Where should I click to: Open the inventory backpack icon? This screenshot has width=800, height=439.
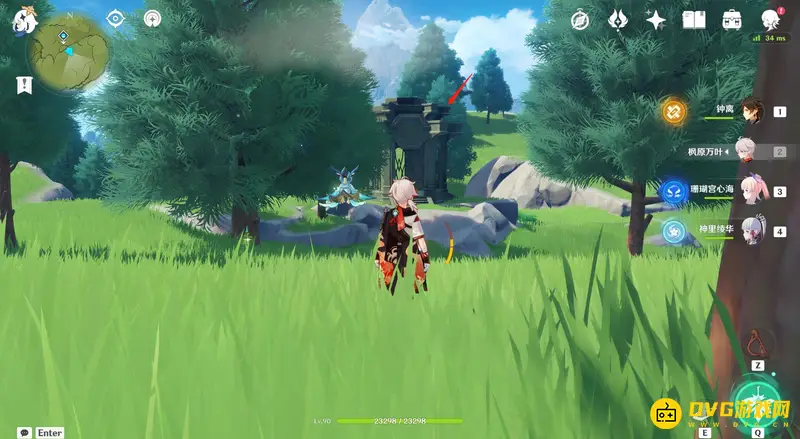coord(732,20)
